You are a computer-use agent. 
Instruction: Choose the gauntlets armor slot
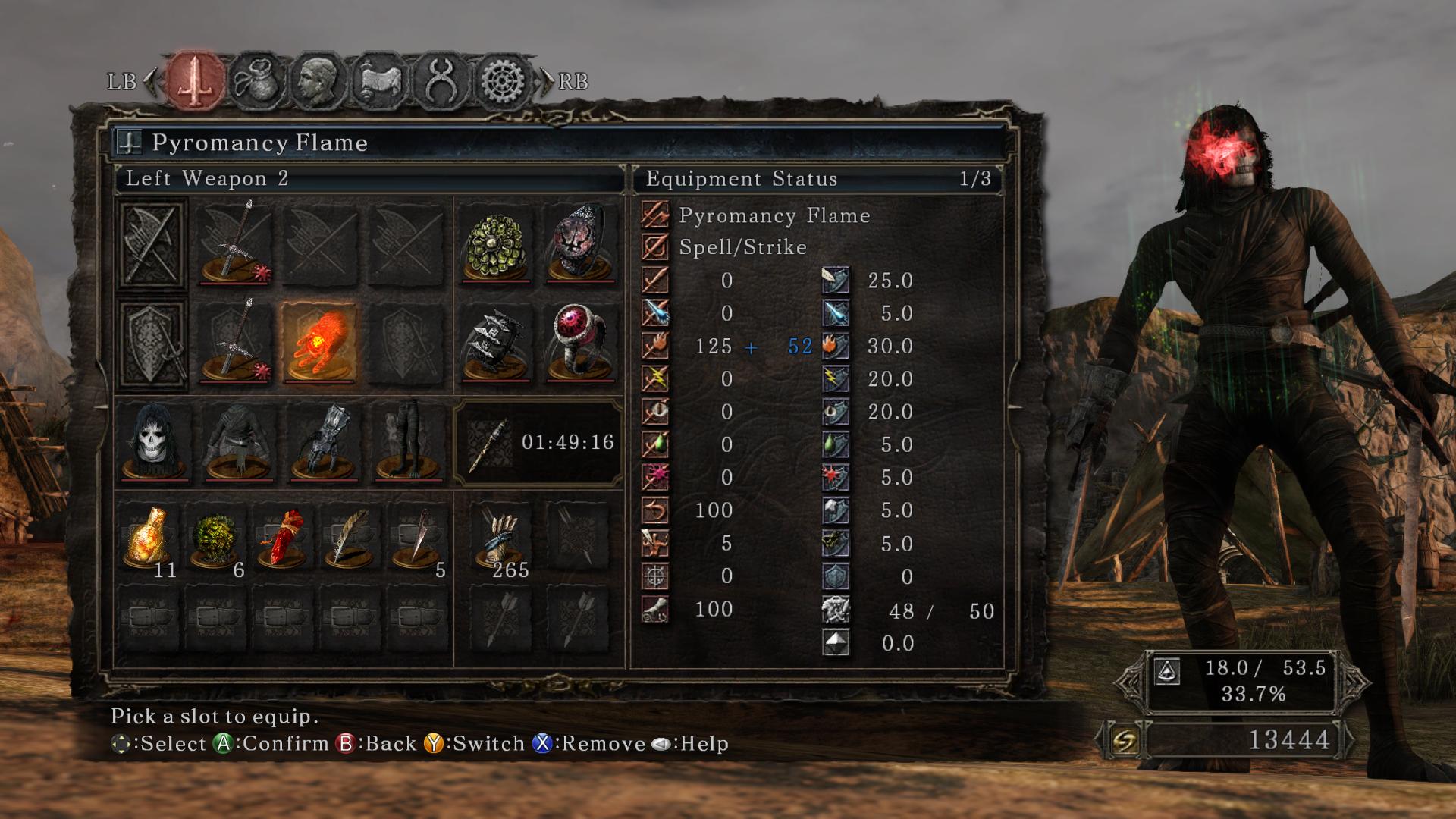[x=323, y=442]
